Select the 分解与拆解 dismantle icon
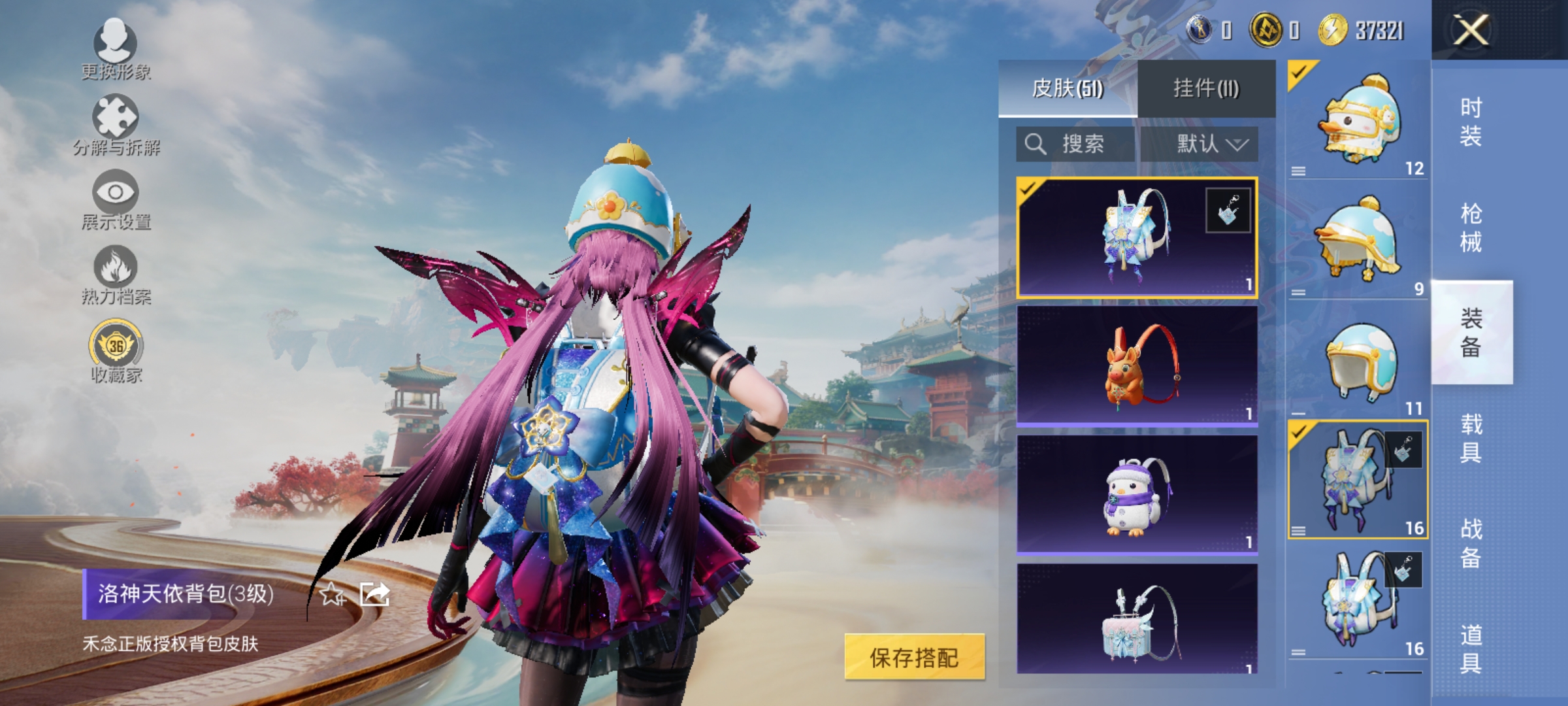The height and width of the screenshot is (706, 1568). 114,121
